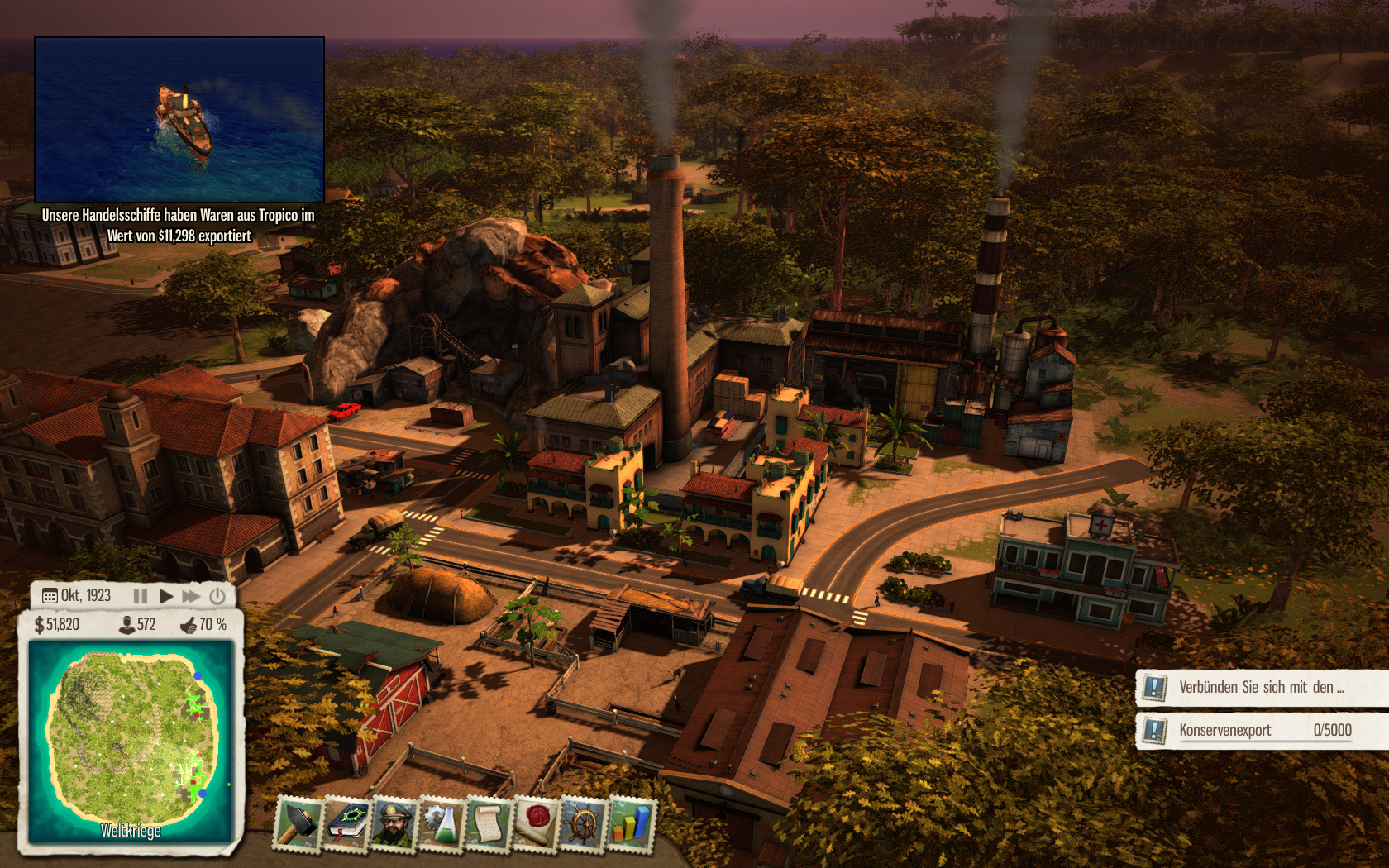
Task: Click the trade ship notification thumbnail
Action: 179,119
